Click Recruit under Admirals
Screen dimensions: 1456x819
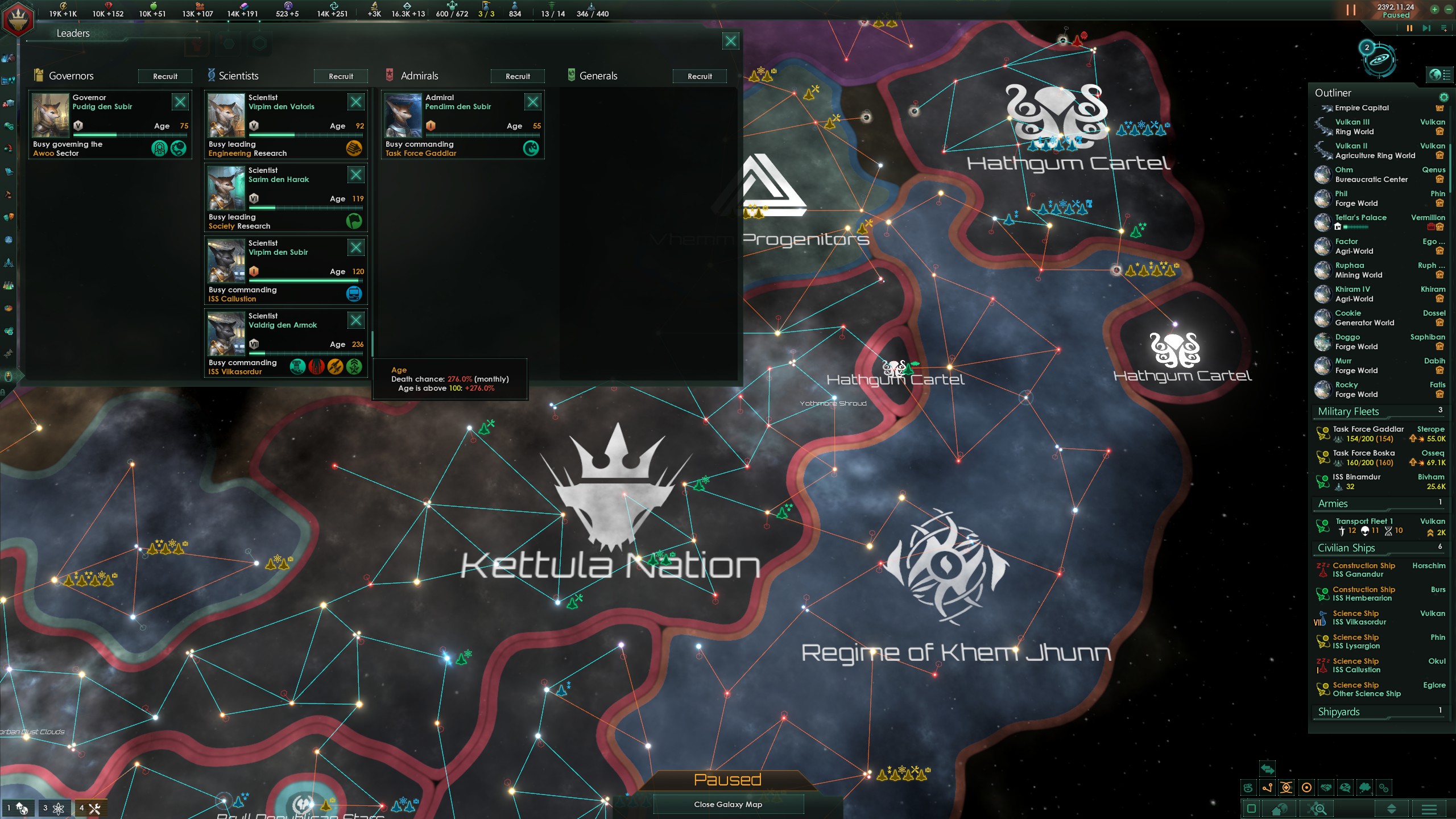point(518,76)
